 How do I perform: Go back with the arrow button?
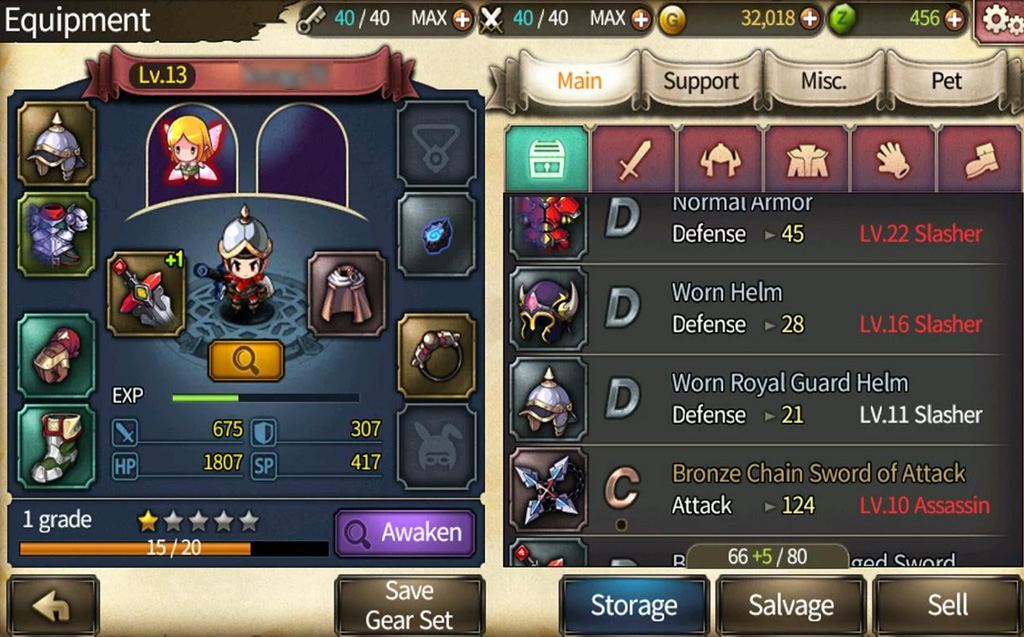tap(54, 605)
